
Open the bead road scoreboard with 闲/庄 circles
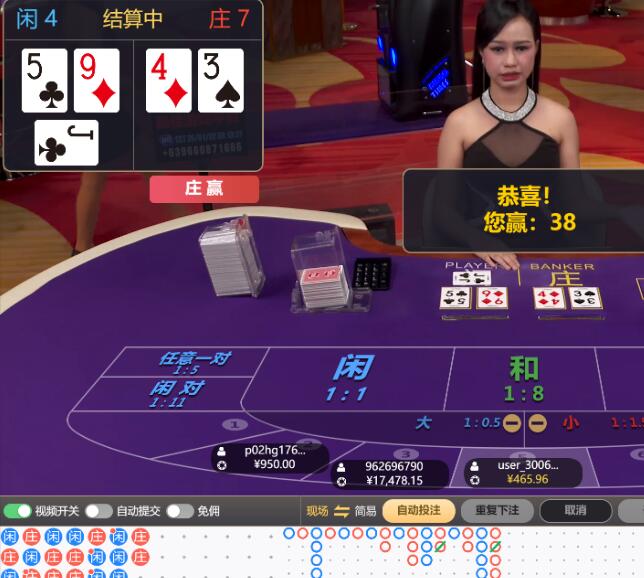[75, 553]
